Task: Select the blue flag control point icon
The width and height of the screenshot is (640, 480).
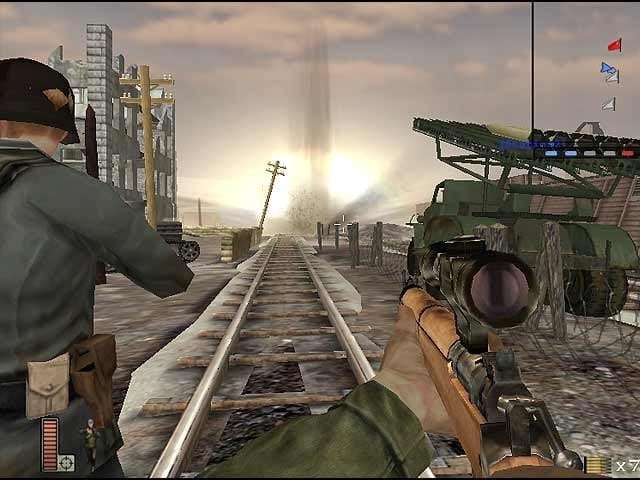Action: point(607,69)
